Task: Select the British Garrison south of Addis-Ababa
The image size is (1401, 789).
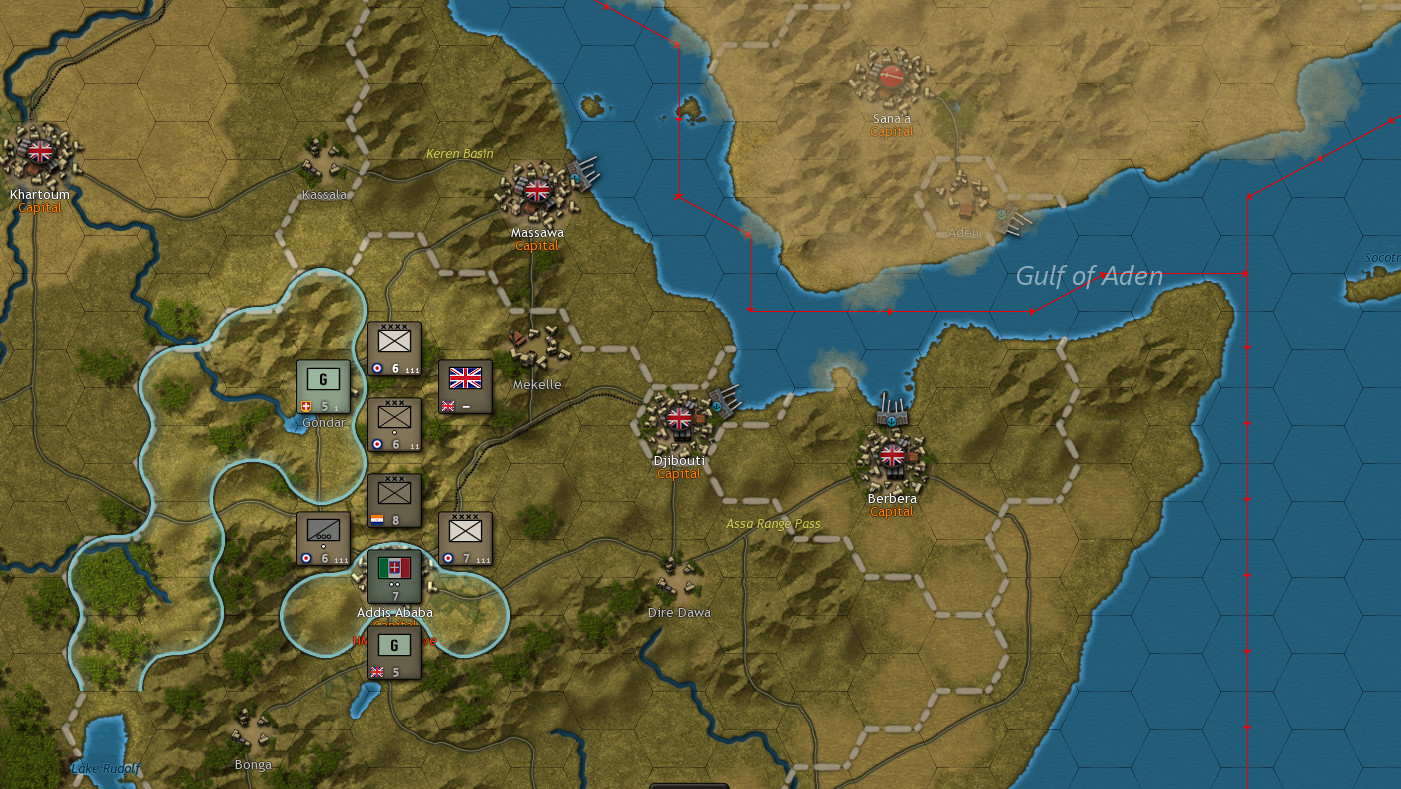Action: (x=393, y=652)
